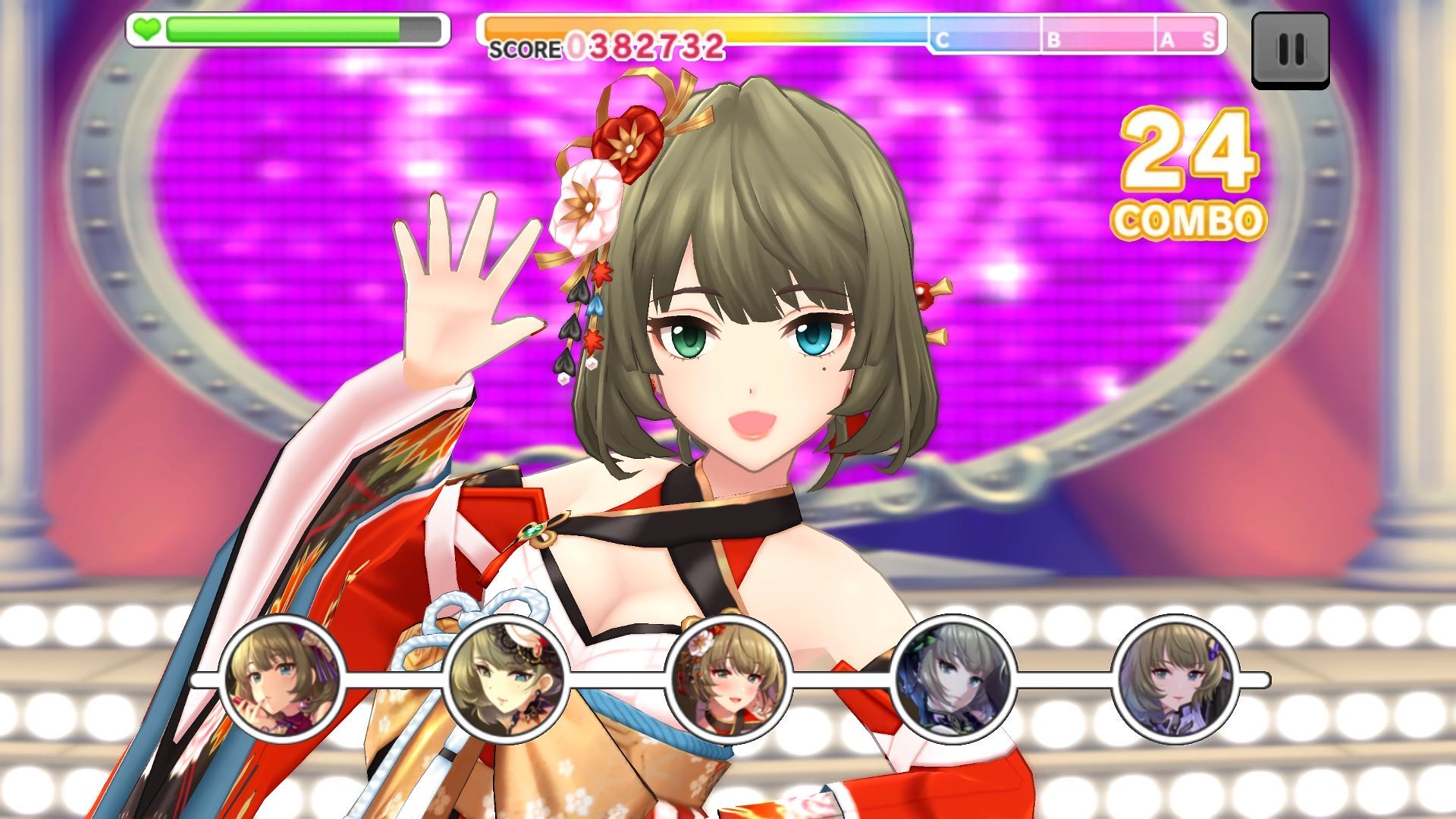Image resolution: width=1456 pixels, height=819 pixels.
Task: Tap the portrait with red-white flower hairpiece
Action: 730,679
